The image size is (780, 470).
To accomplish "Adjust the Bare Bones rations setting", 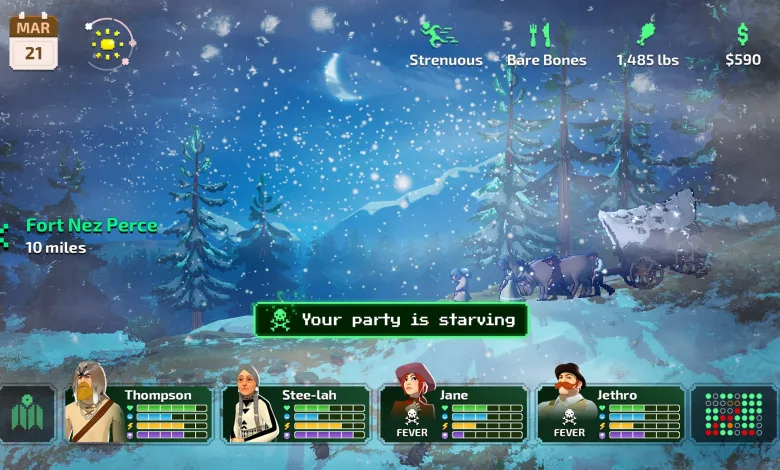I will click(x=546, y=44).
